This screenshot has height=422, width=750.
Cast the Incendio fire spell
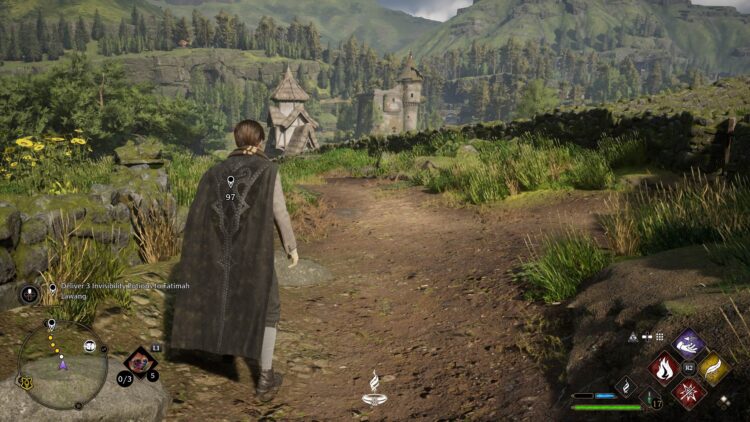click(x=665, y=368)
